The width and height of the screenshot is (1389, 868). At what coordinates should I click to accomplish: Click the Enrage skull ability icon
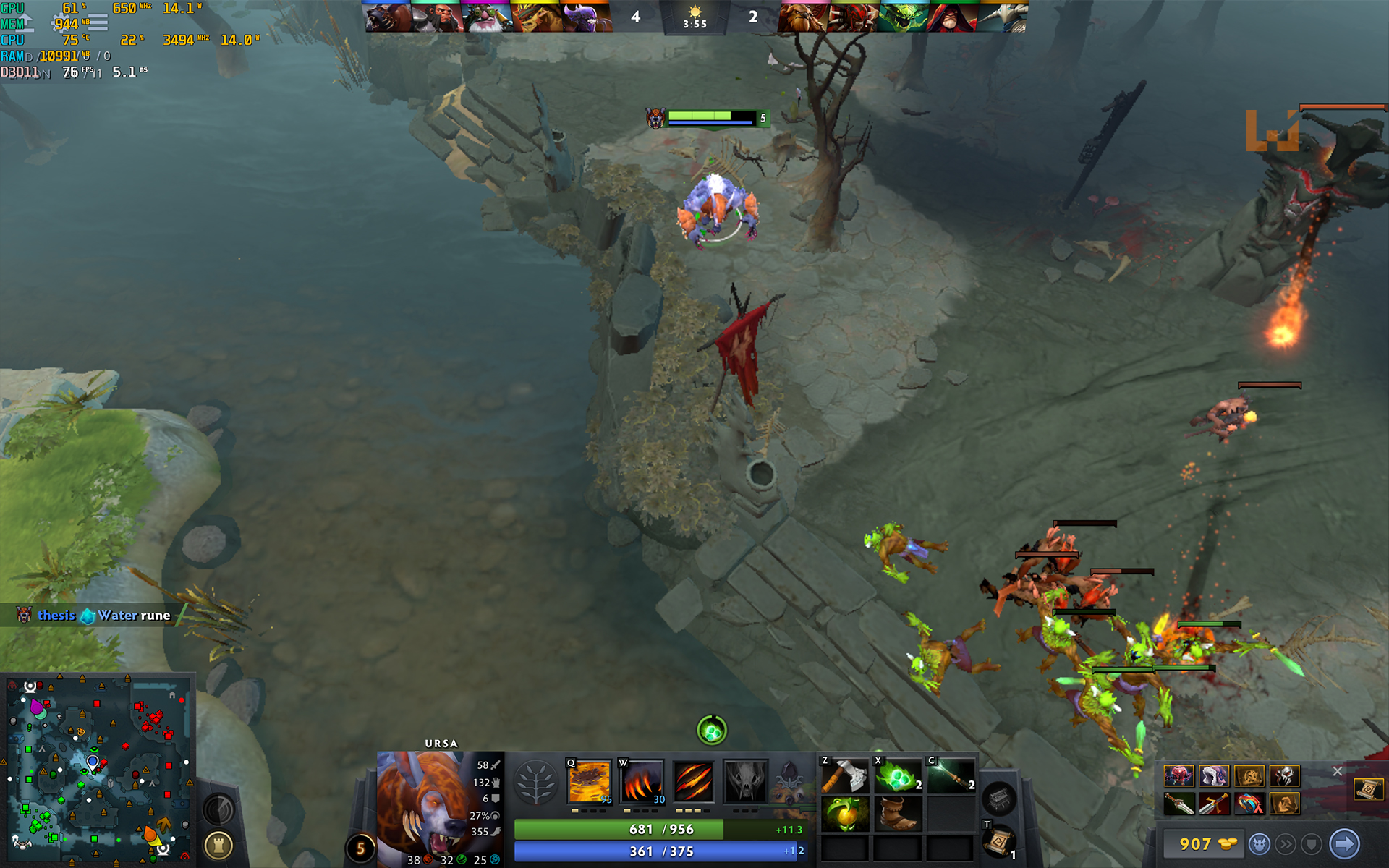click(x=745, y=781)
